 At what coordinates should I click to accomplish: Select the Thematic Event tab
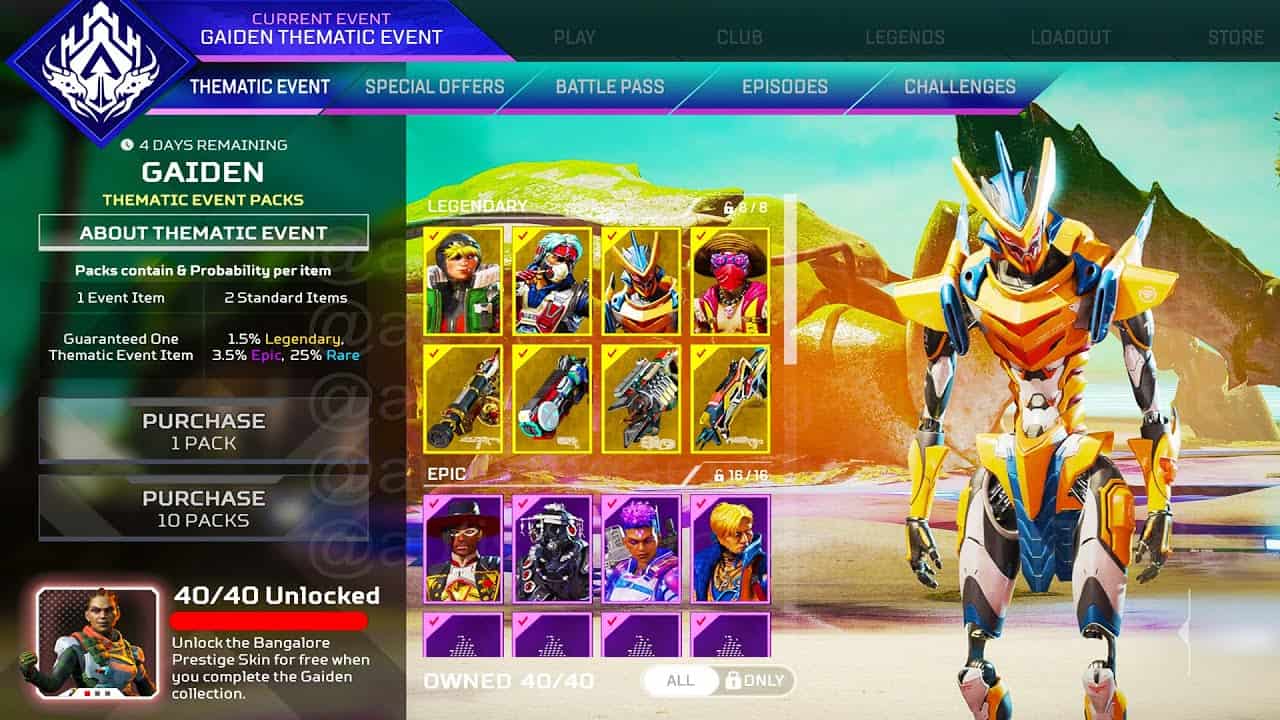(259, 86)
